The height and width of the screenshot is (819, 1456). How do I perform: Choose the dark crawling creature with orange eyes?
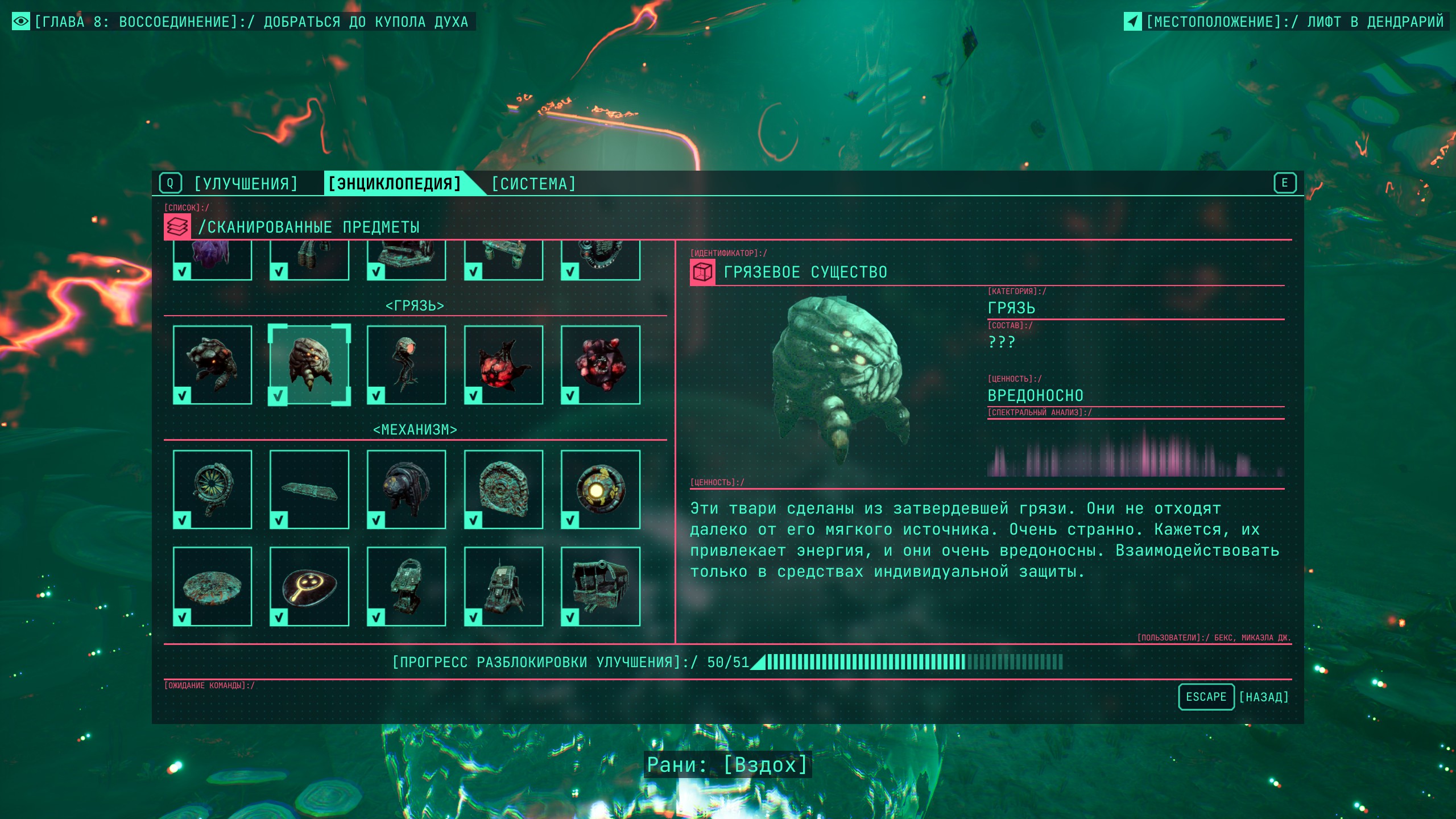[212, 365]
